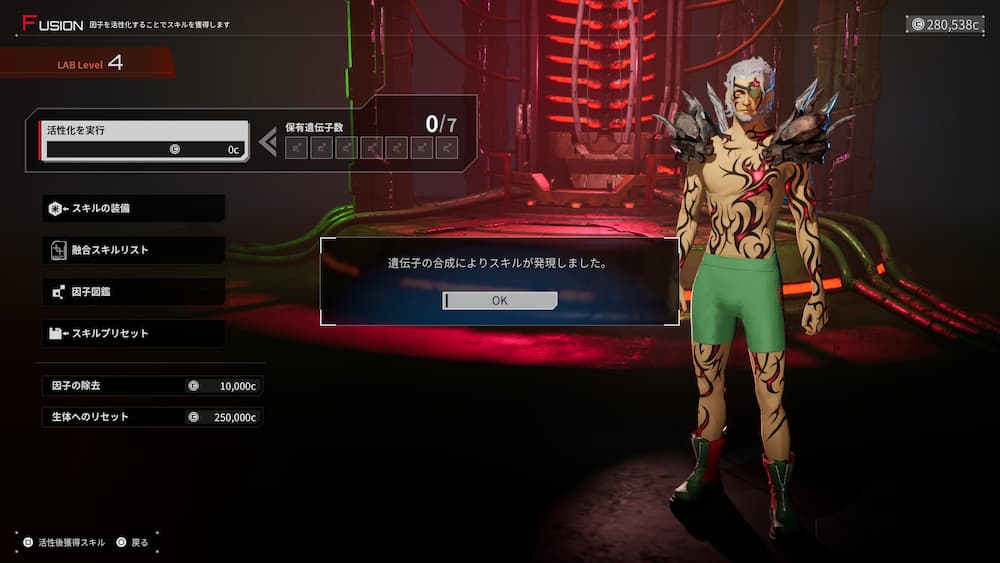1000x563 pixels.
Task: Open スキルの装備 skill equipment menu
Action: [x=133, y=208]
